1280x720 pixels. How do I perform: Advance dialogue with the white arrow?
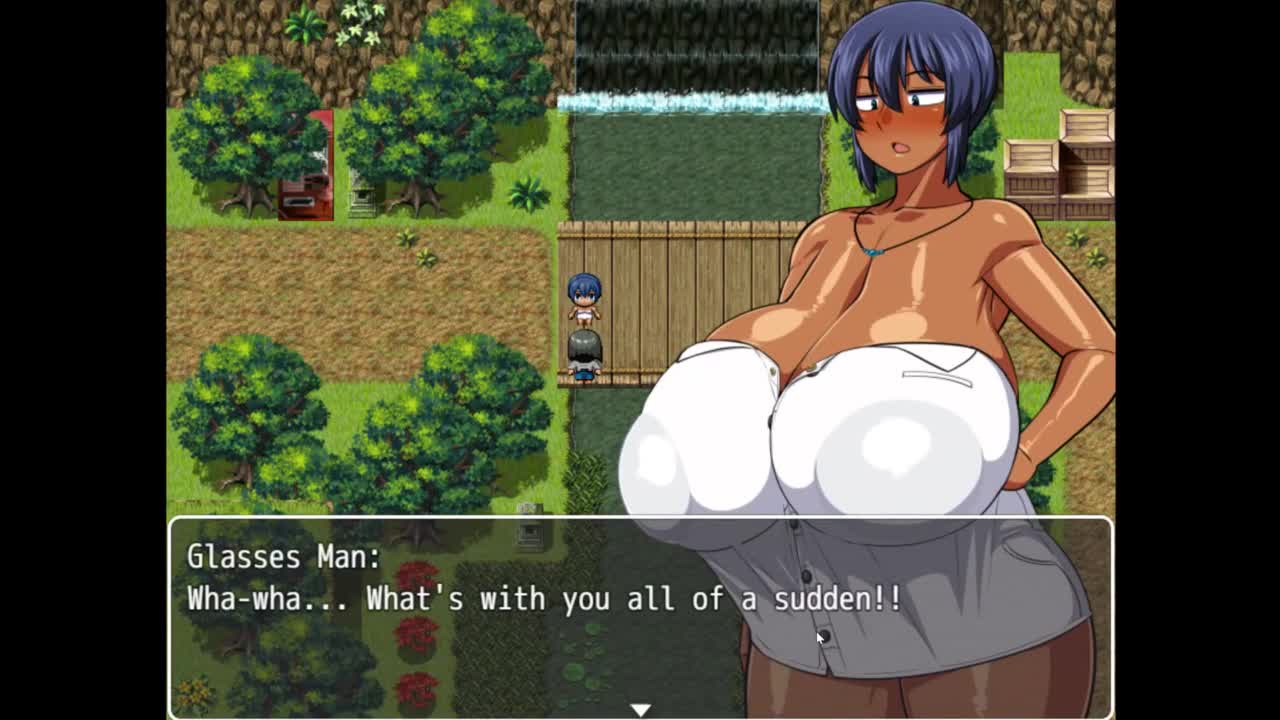click(x=640, y=709)
